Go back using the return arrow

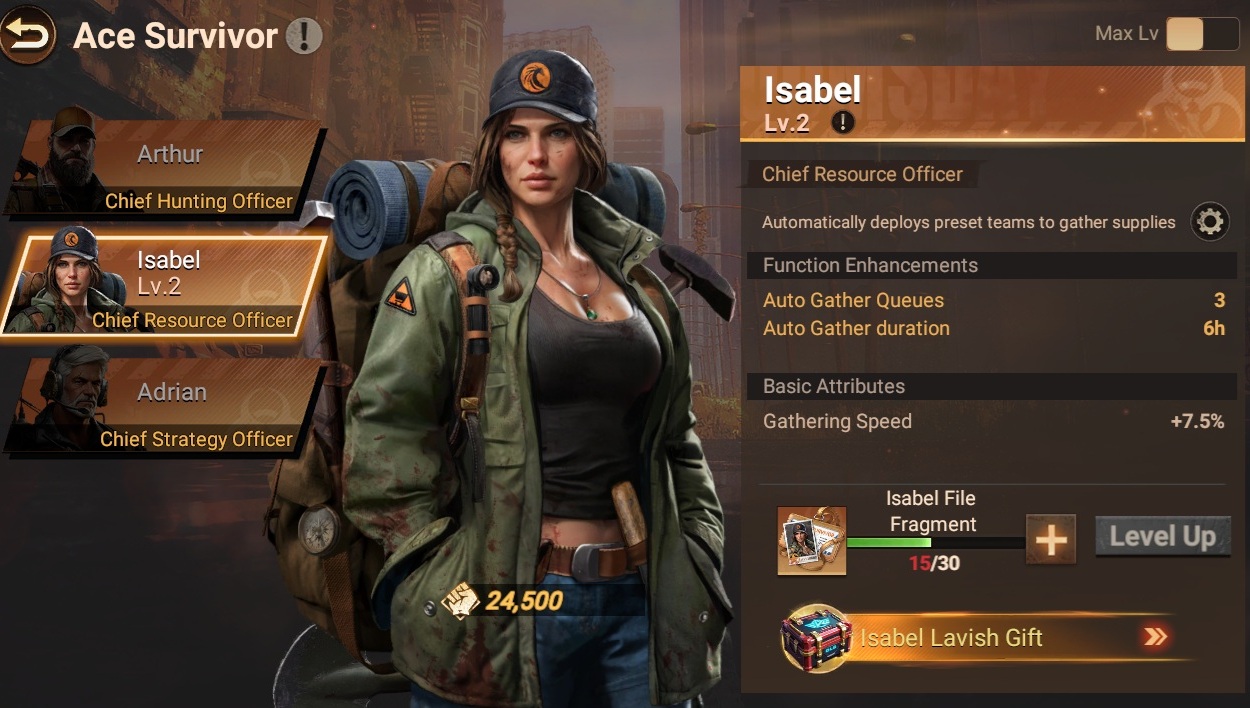(x=28, y=36)
